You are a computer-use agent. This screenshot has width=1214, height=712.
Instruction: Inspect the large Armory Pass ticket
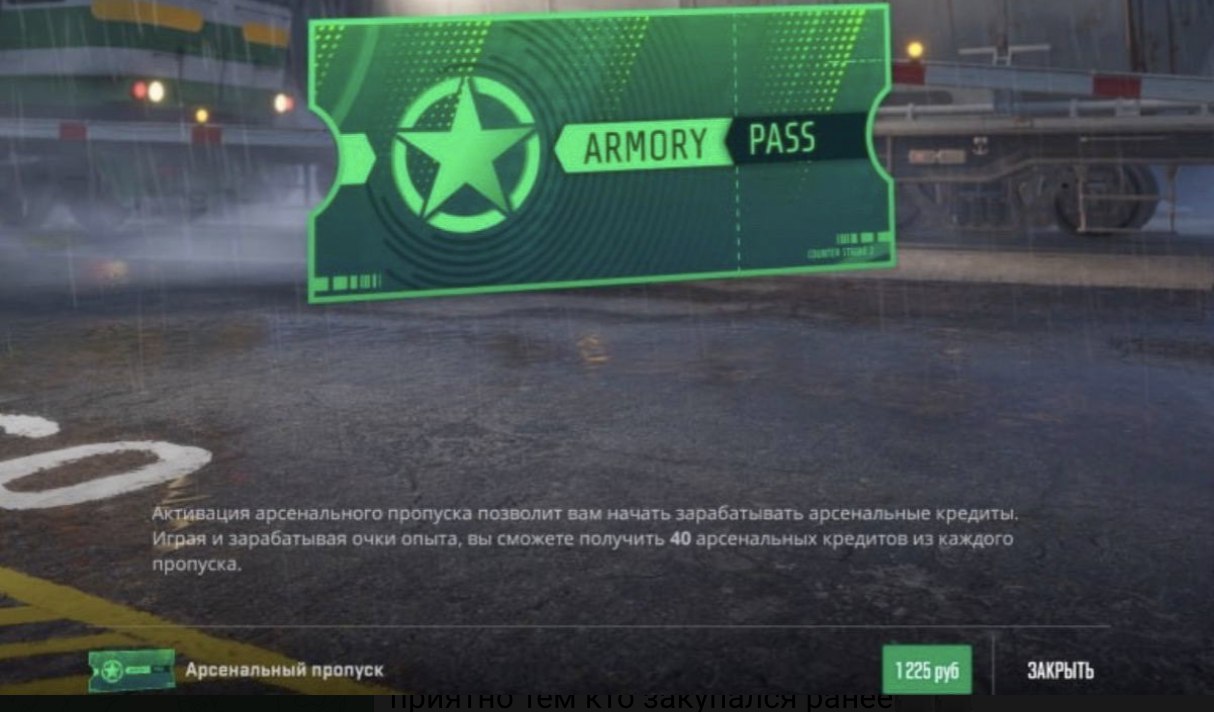[600, 150]
